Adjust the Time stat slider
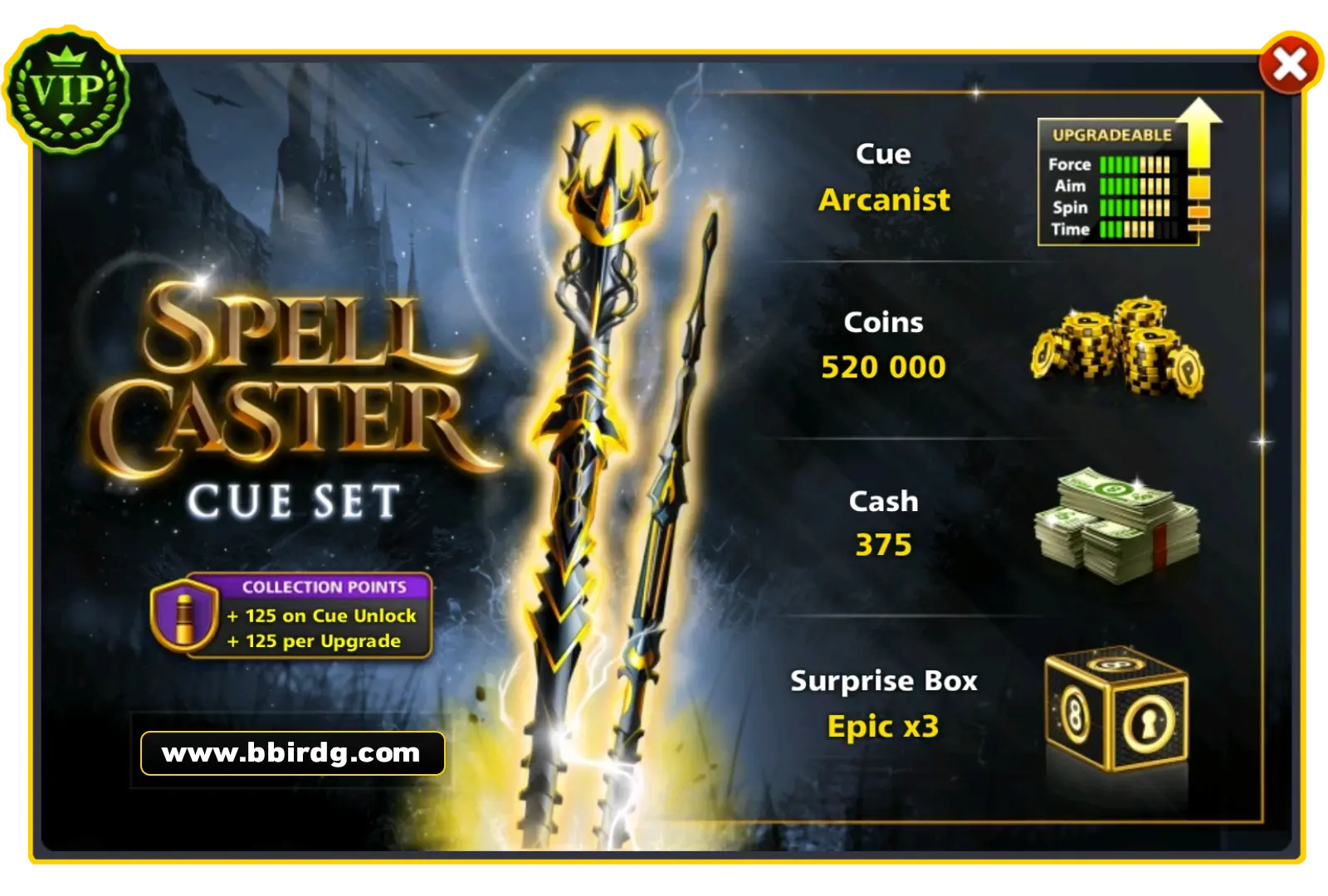The width and height of the screenshot is (1328, 896). [x=1133, y=230]
